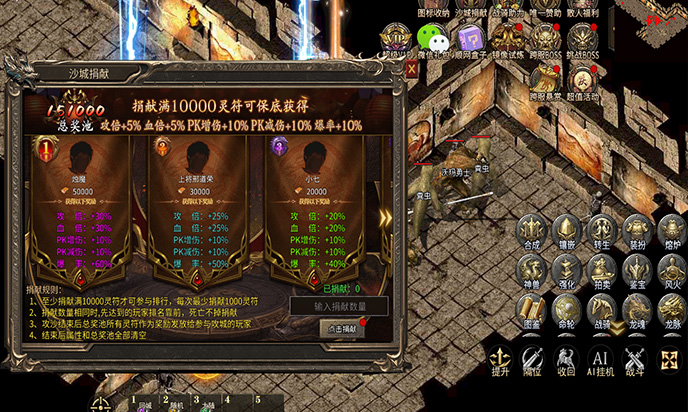
Task: Open the 提升 upgrade button
Action: [x=499, y=360]
